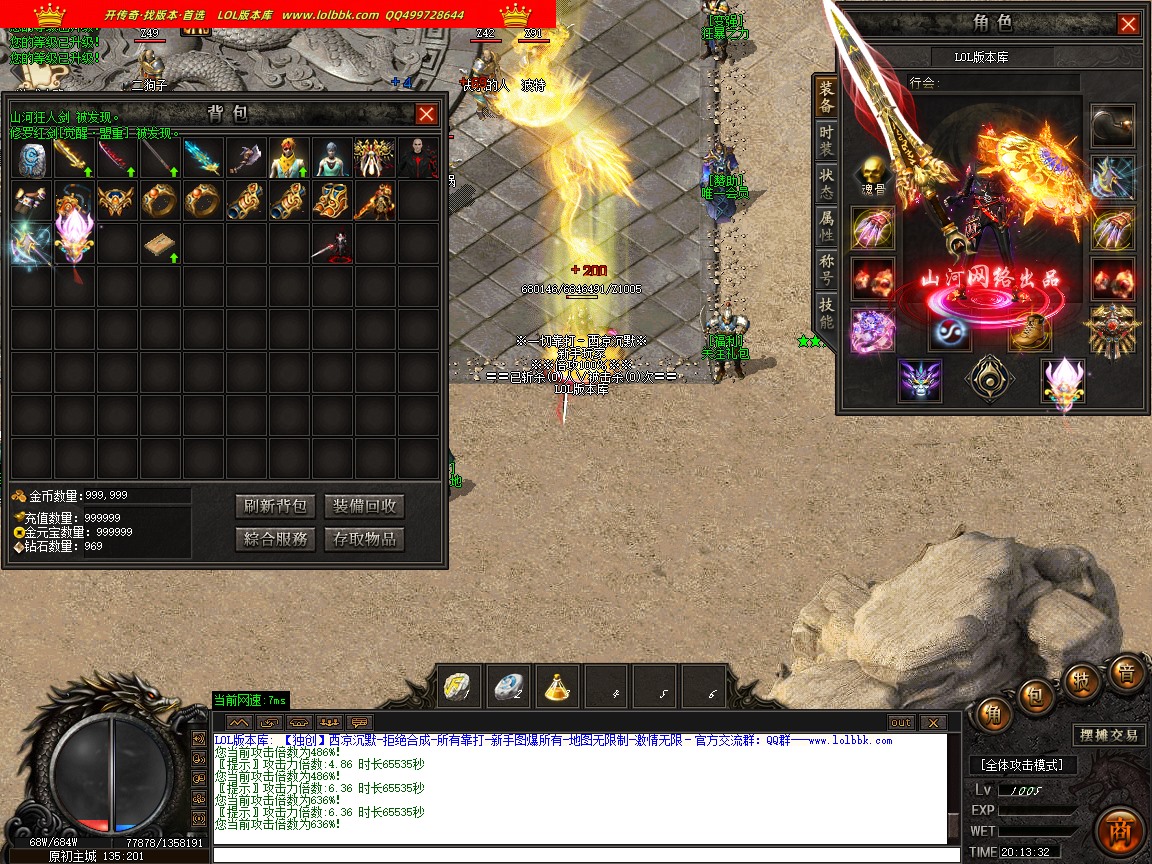Close the backpack (背包) window
This screenshot has height=864, width=1152.
pyautogui.click(x=427, y=114)
